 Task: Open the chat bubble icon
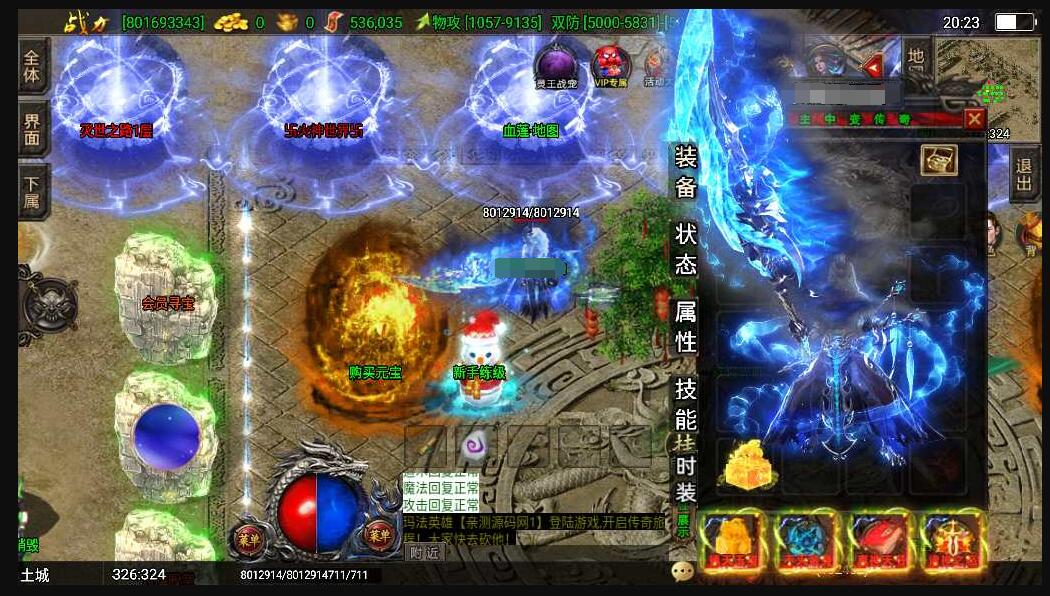[683, 571]
